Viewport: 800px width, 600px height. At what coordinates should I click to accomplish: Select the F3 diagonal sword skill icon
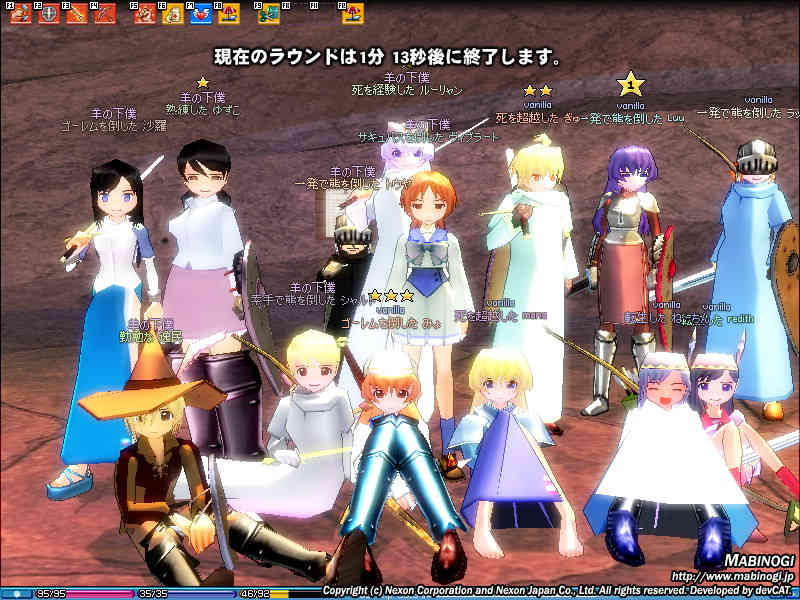point(76,15)
